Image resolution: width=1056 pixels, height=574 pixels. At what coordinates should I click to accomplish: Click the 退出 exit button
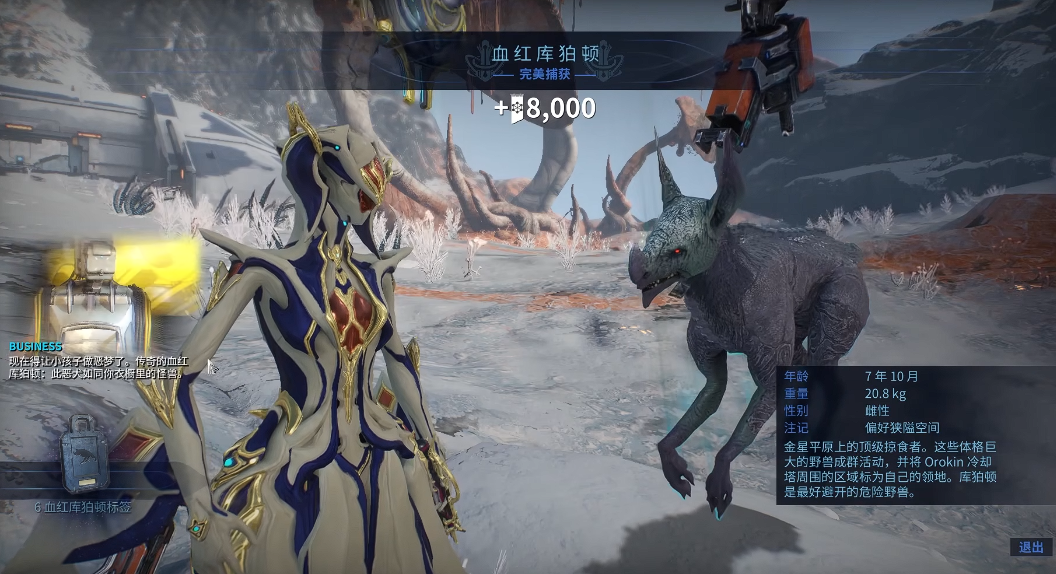pyautogui.click(x=1031, y=547)
